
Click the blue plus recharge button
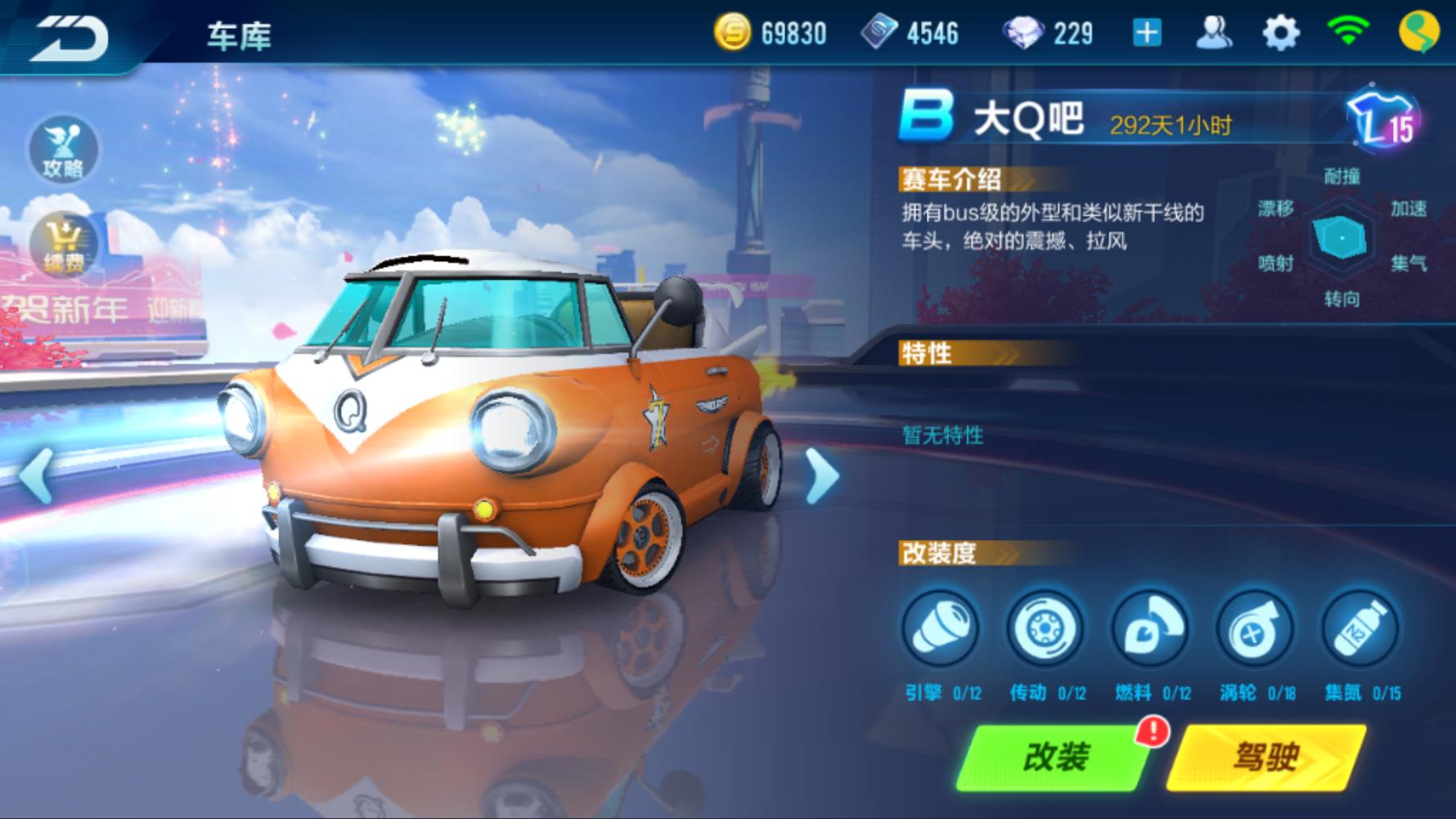click(1148, 34)
